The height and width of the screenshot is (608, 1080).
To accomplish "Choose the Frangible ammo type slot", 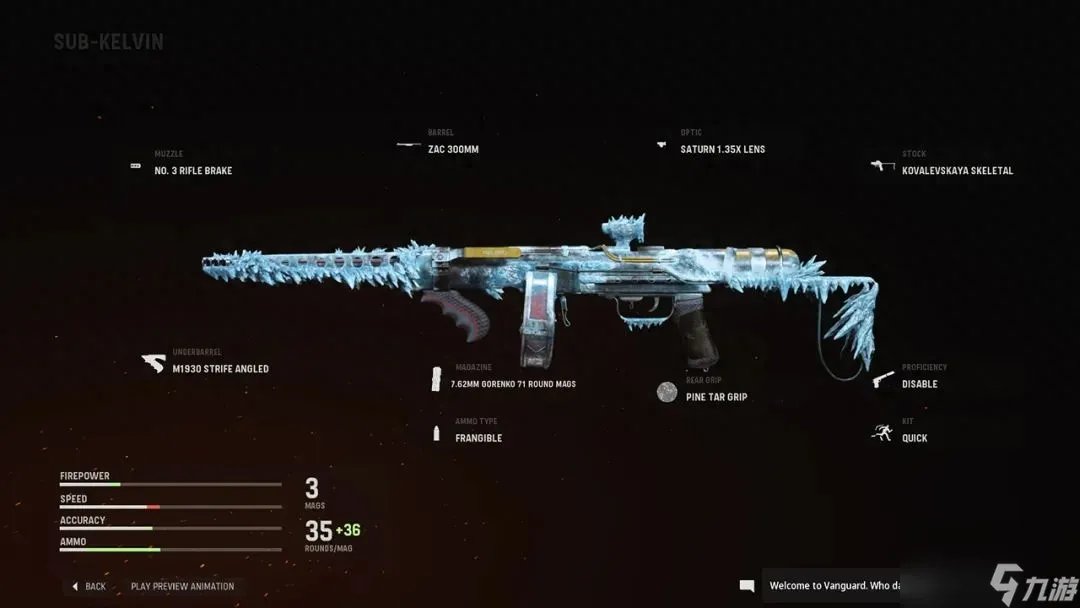I will click(x=478, y=438).
